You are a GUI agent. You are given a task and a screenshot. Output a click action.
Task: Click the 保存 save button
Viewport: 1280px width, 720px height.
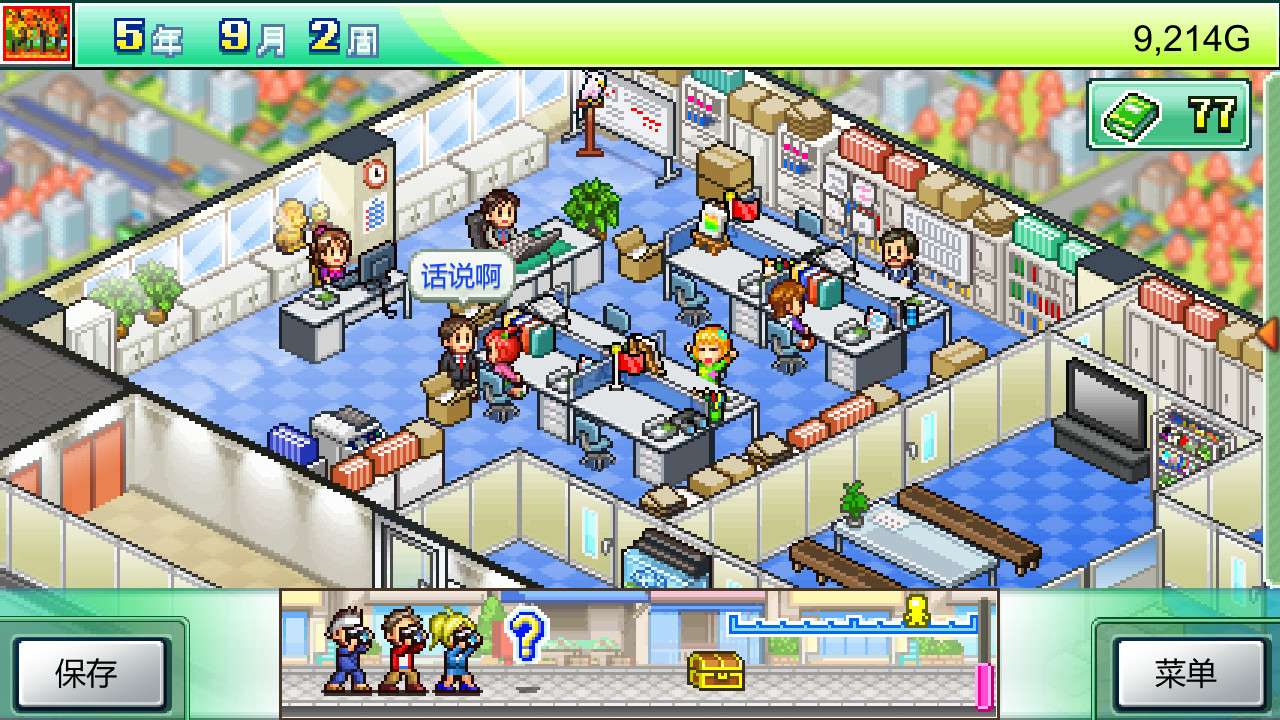click(x=87, y=673)
